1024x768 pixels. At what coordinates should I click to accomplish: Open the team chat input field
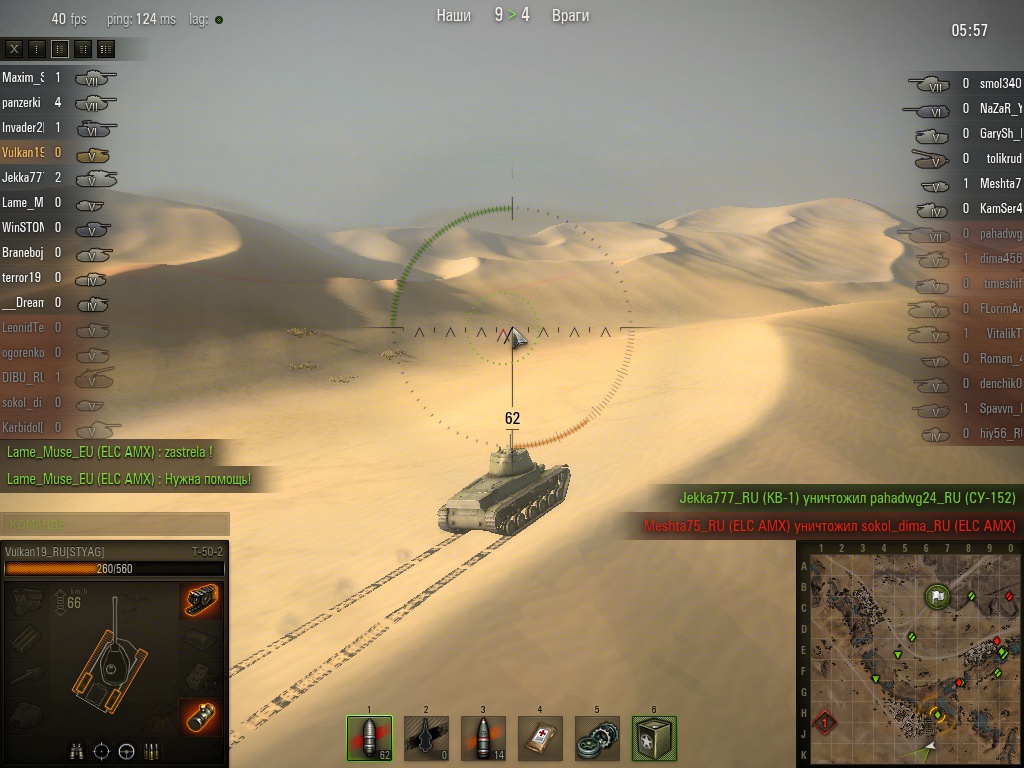point(115,524)
